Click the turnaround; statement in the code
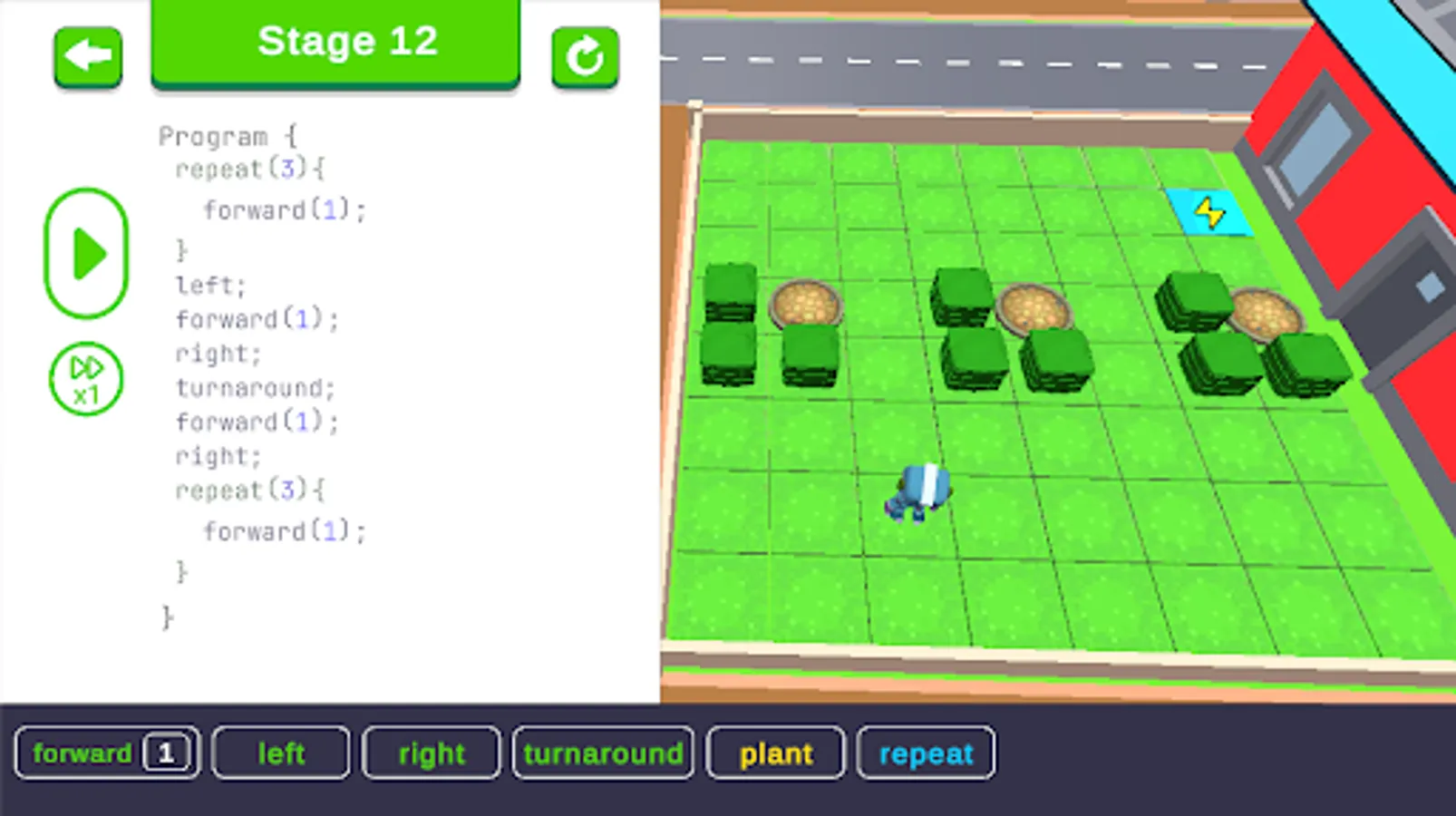This screenshot has width=1456, height=816. tap(257, 388)
